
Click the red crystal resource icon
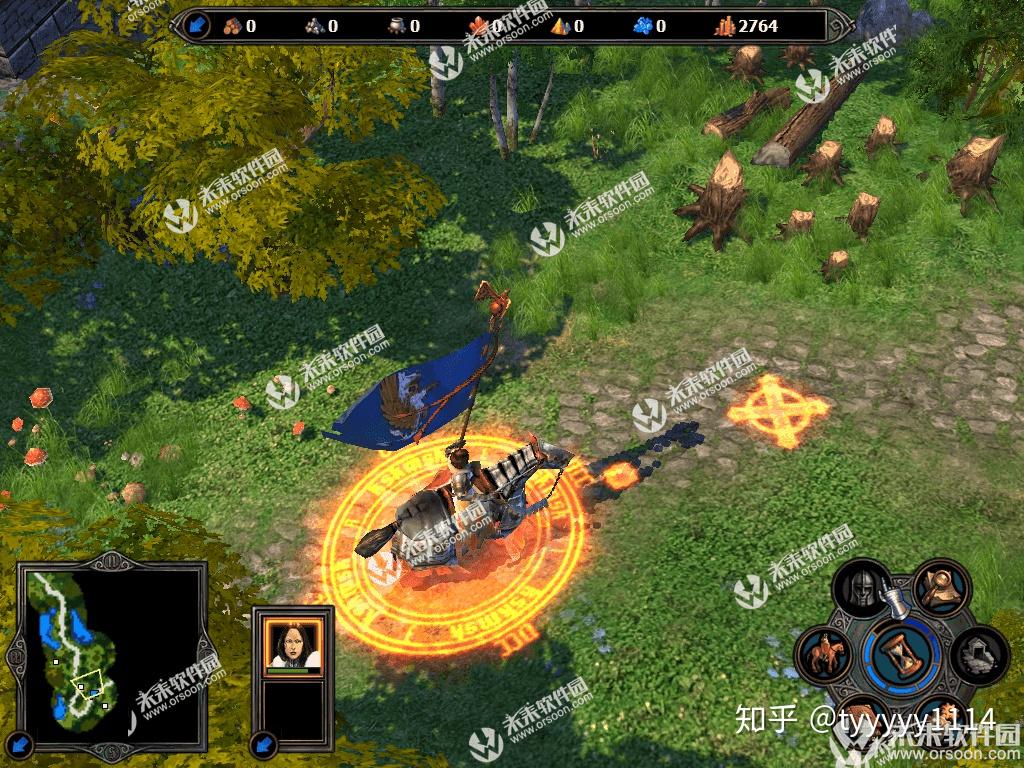coord(478,26)
